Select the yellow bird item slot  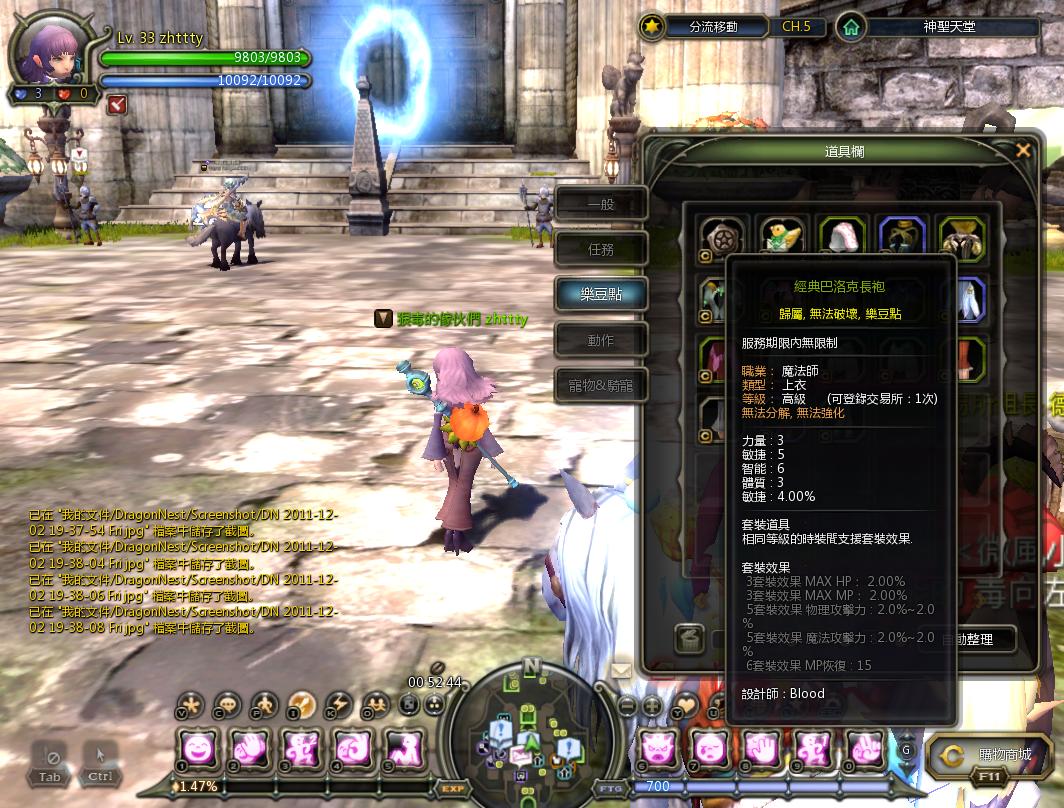(780, 237)
